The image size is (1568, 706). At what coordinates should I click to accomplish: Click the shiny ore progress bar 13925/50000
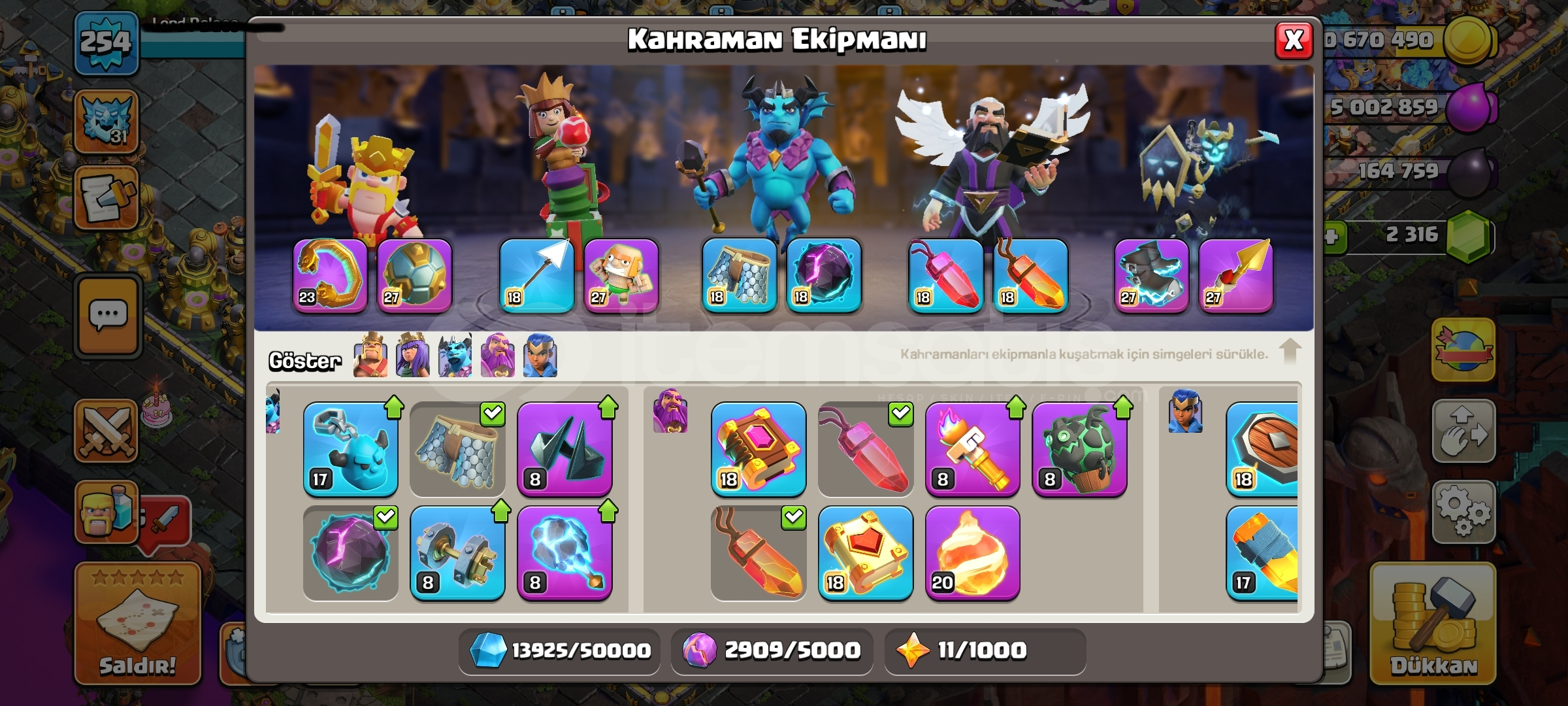pos(559,650)
